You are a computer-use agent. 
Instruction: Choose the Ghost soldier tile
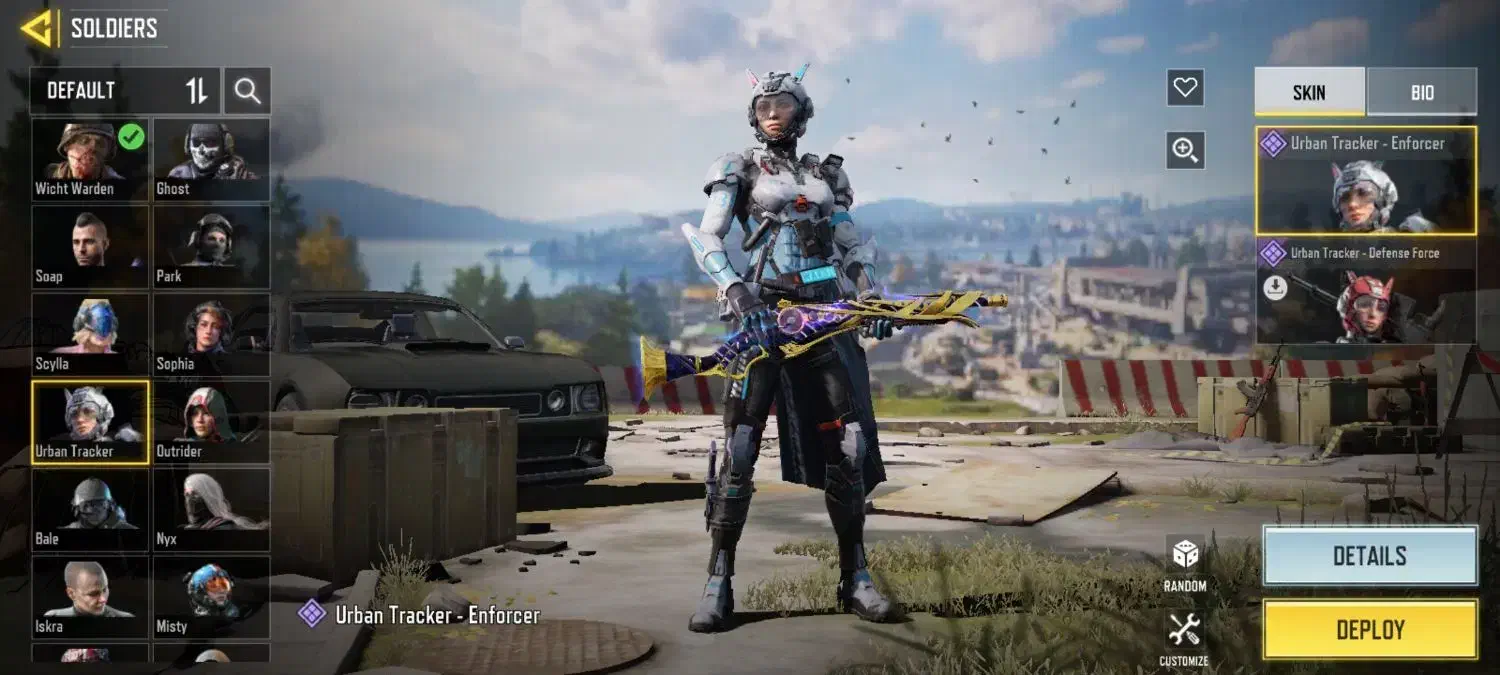pyautogui.click(x=211, y=160)
